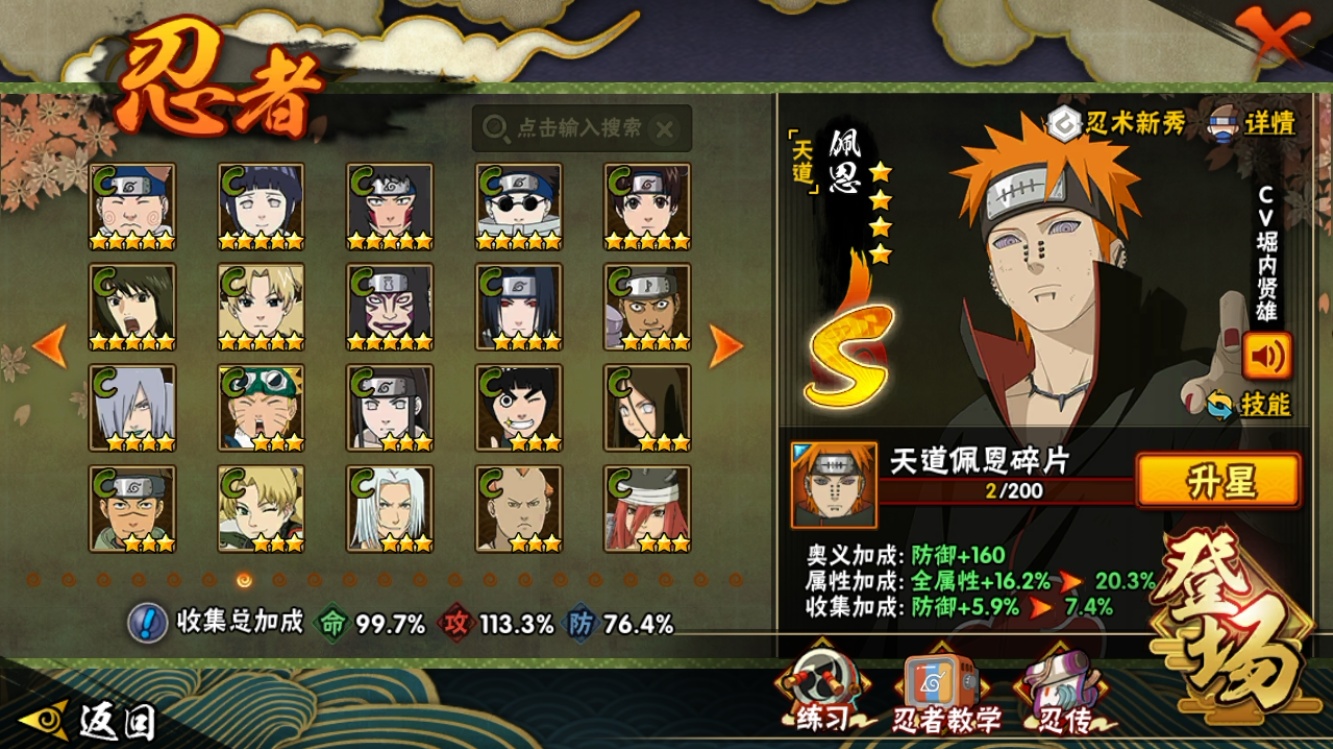Play the character voice speaker button
The height and width of the screenshot is (749, 1333).
tap(1267, 355)
